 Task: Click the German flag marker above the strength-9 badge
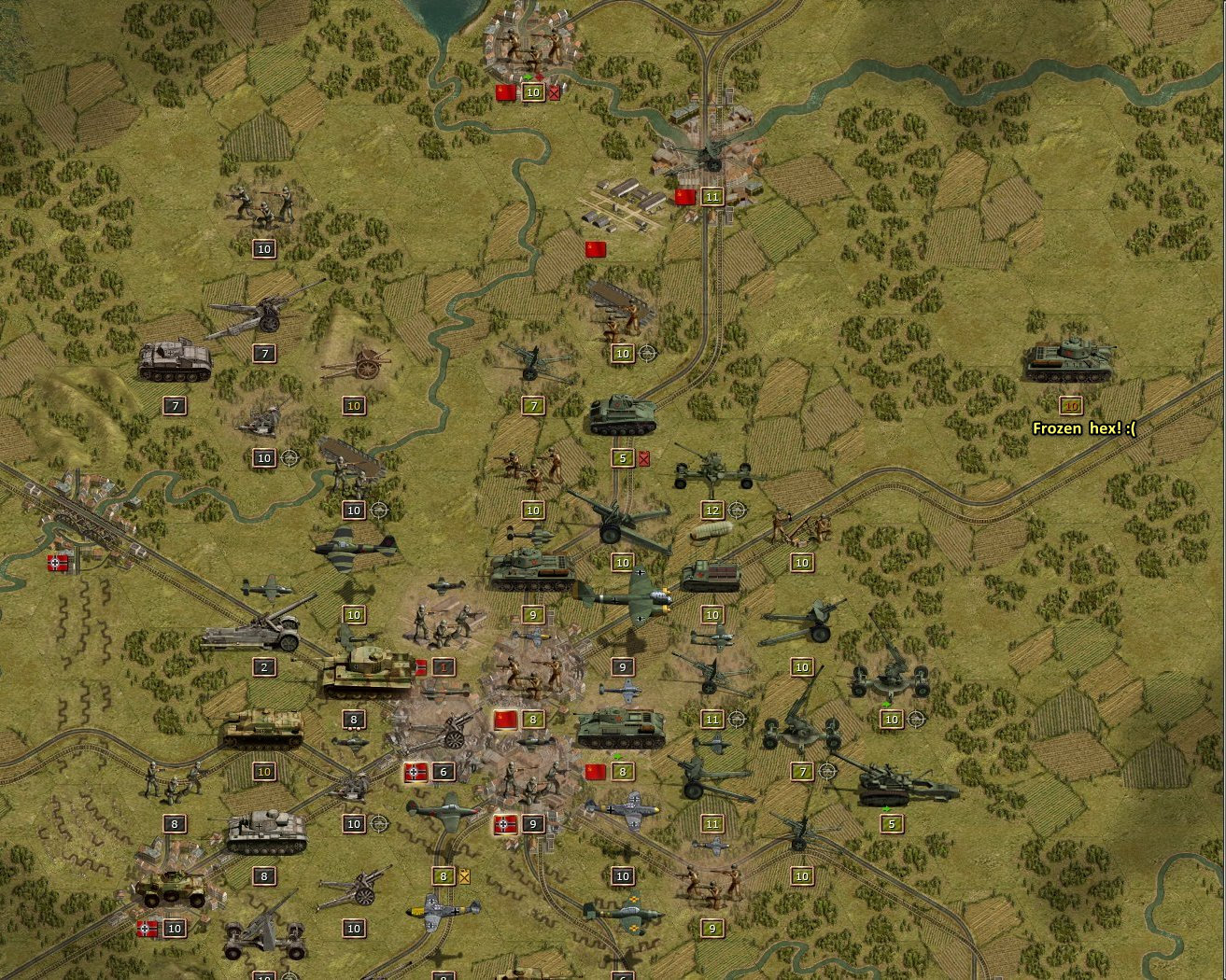click(503, 823)
